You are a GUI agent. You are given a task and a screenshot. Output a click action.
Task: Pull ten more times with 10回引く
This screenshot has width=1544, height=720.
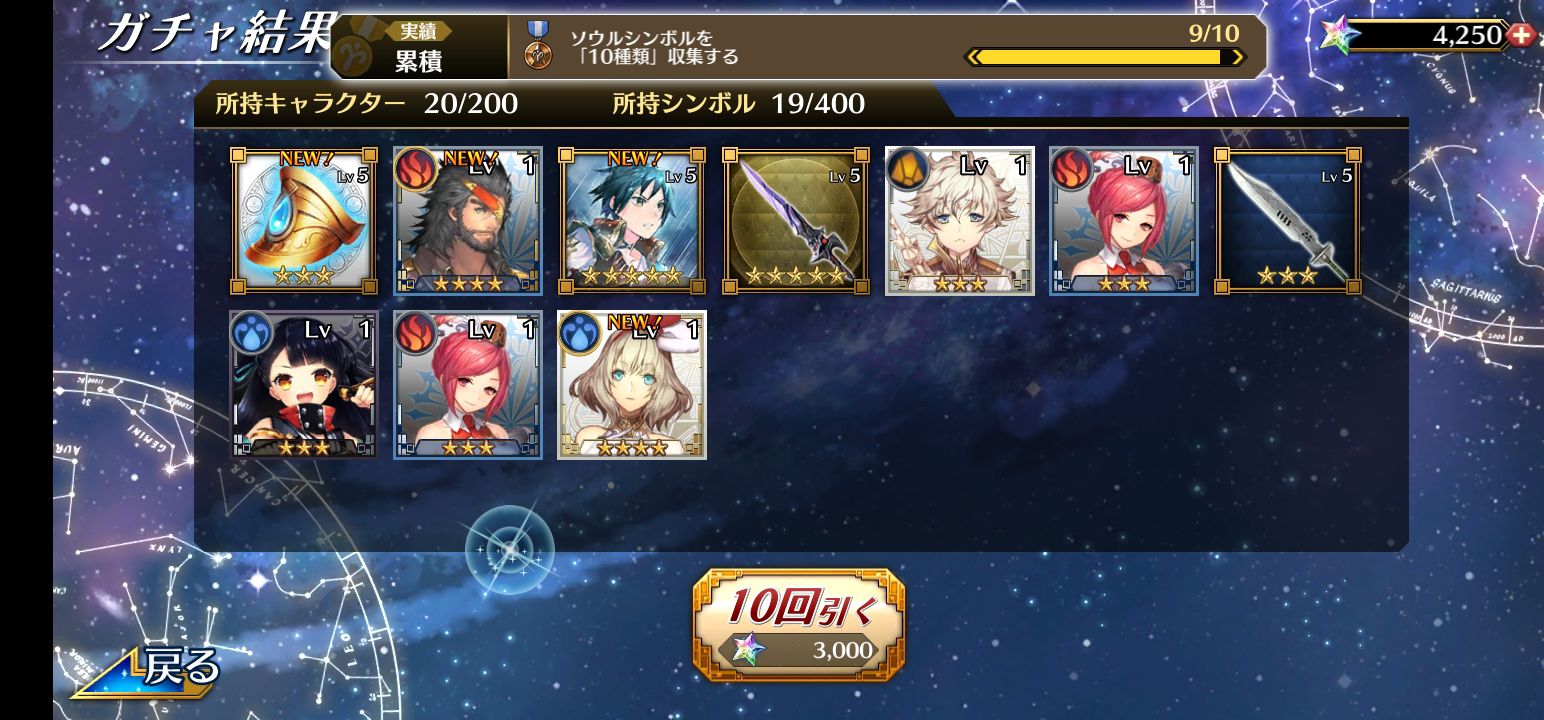[x=799, y=625]
